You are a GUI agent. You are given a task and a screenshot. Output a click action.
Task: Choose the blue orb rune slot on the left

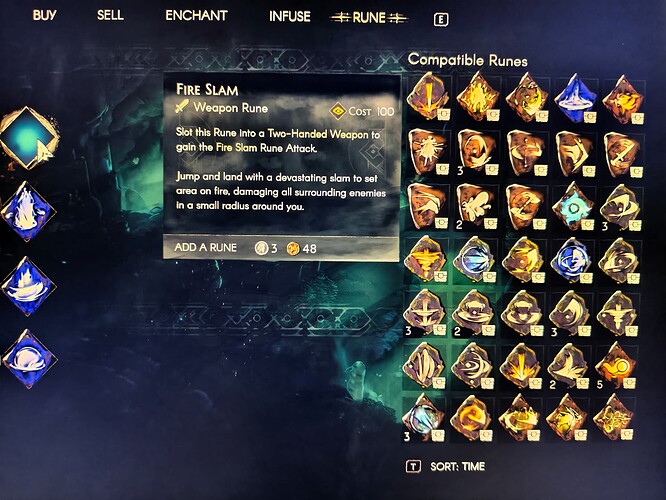tap(30, 355)
